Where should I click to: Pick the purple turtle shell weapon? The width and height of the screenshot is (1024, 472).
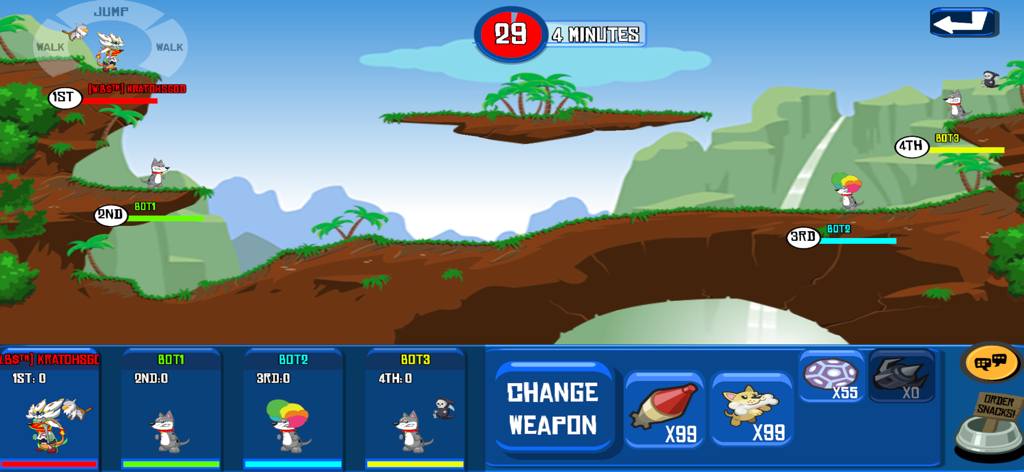tap(831, 377)
